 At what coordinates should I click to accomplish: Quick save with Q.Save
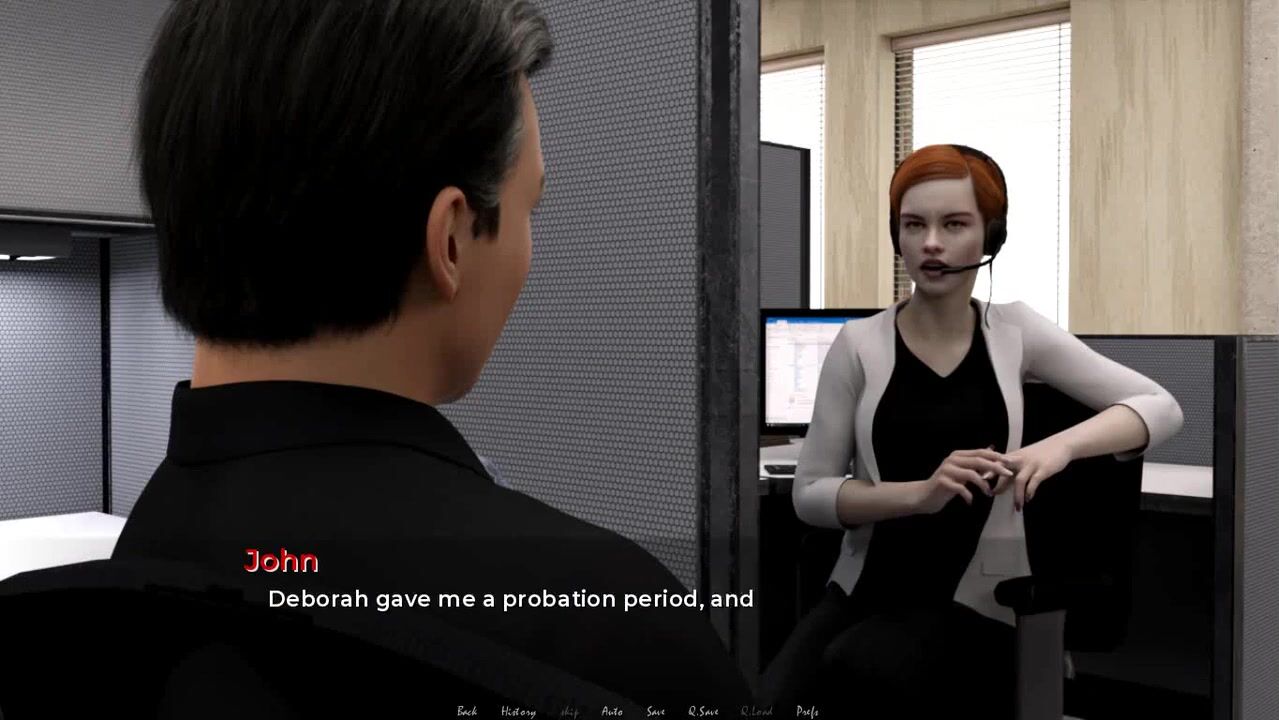tap(703, 711)
